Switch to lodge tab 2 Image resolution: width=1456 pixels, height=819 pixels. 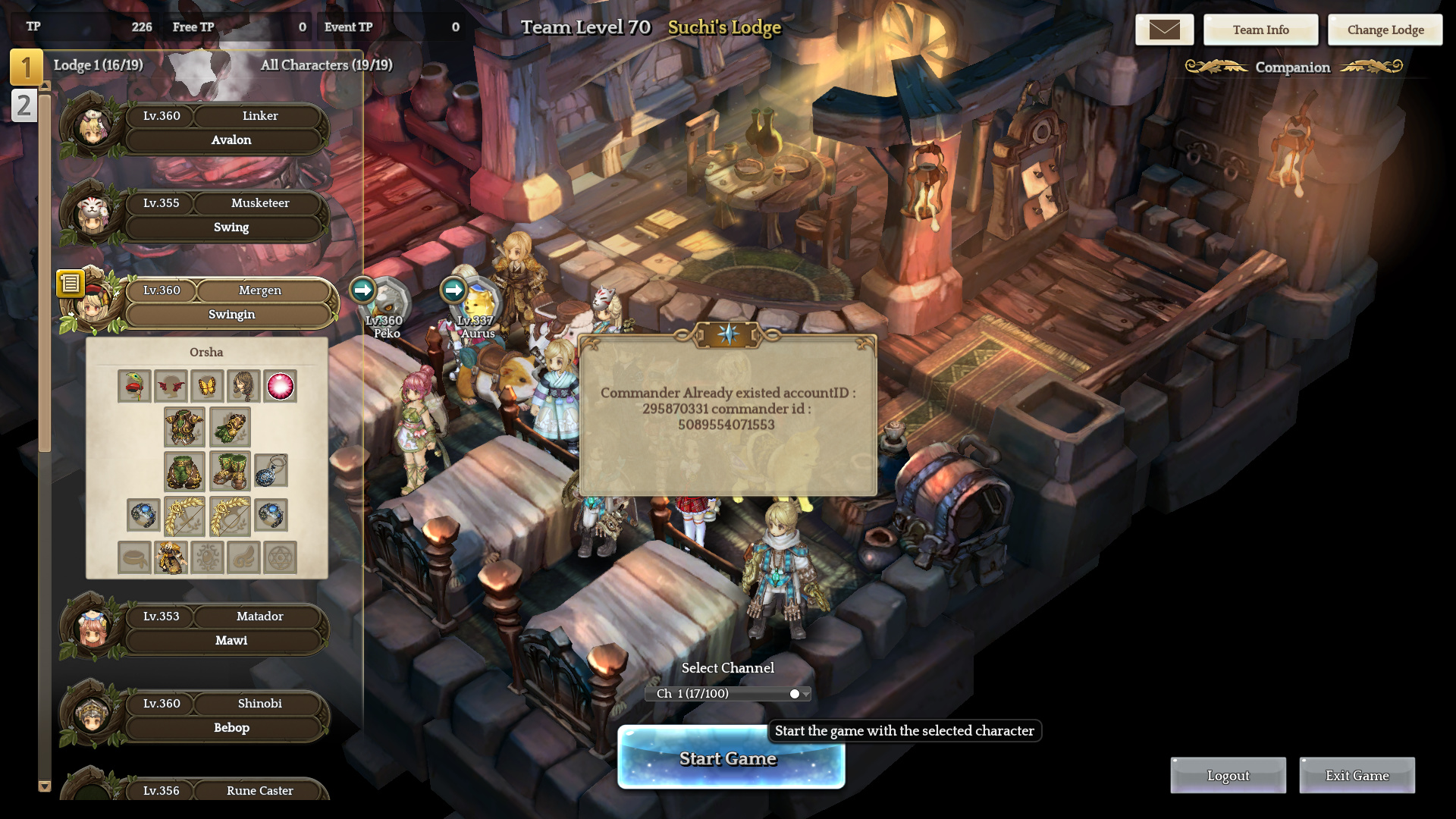[x=24, y=105]
